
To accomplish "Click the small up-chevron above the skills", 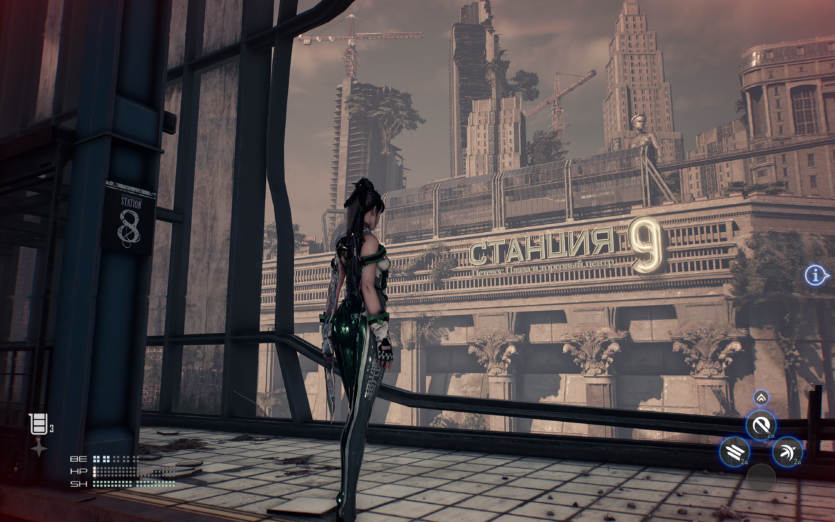I will [761, 397].
